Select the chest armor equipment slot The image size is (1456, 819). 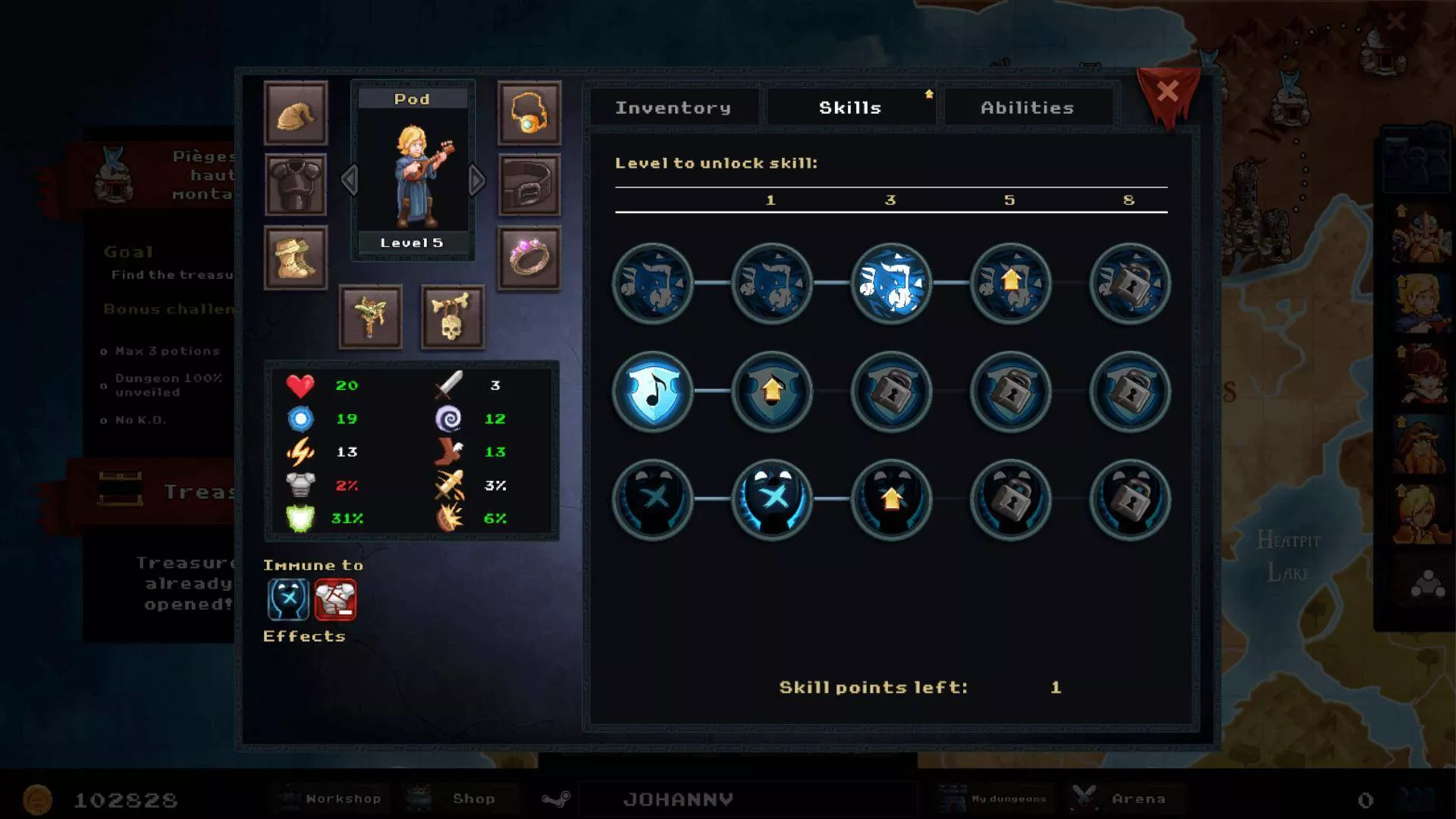[296, 185]
